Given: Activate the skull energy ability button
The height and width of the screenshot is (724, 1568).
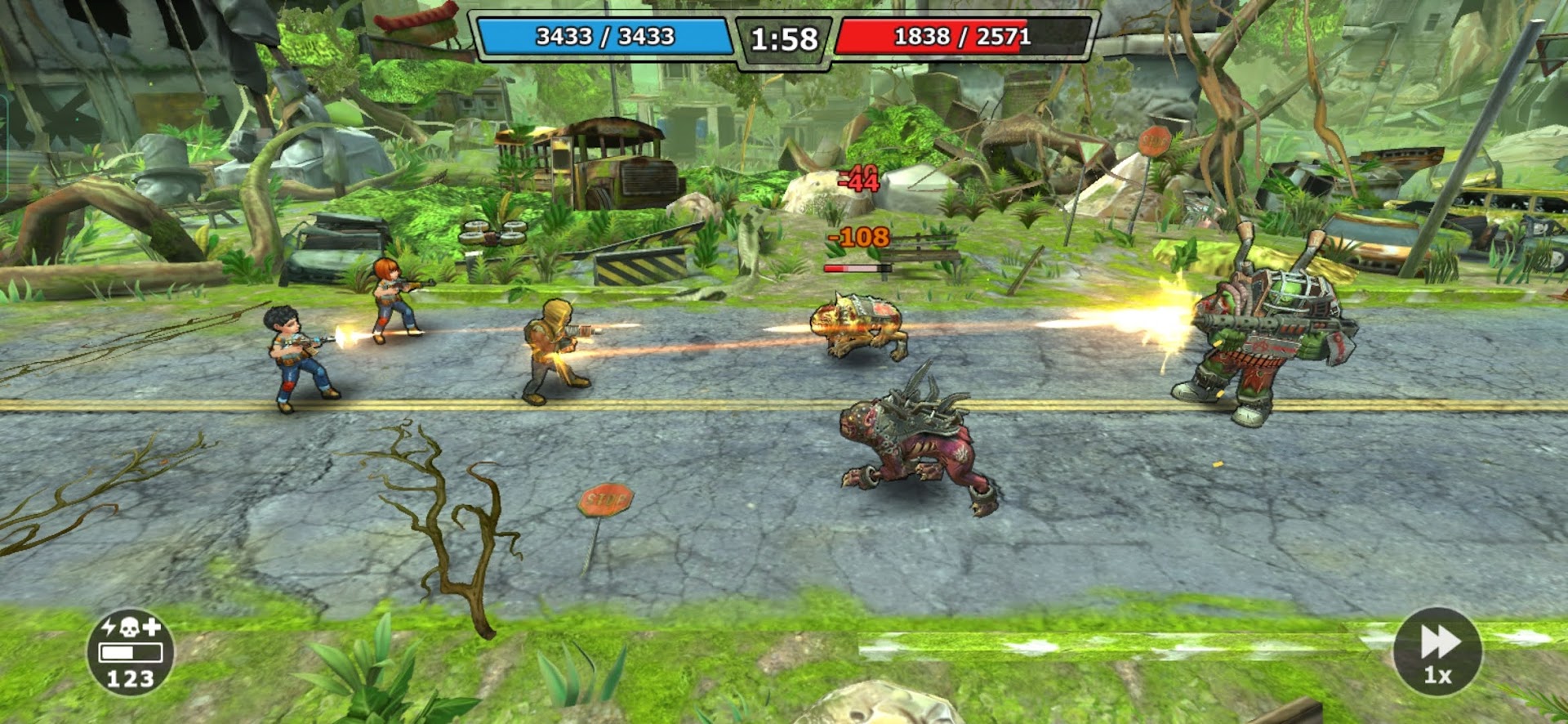Looking at the screenshot, I should click(131, 652).
